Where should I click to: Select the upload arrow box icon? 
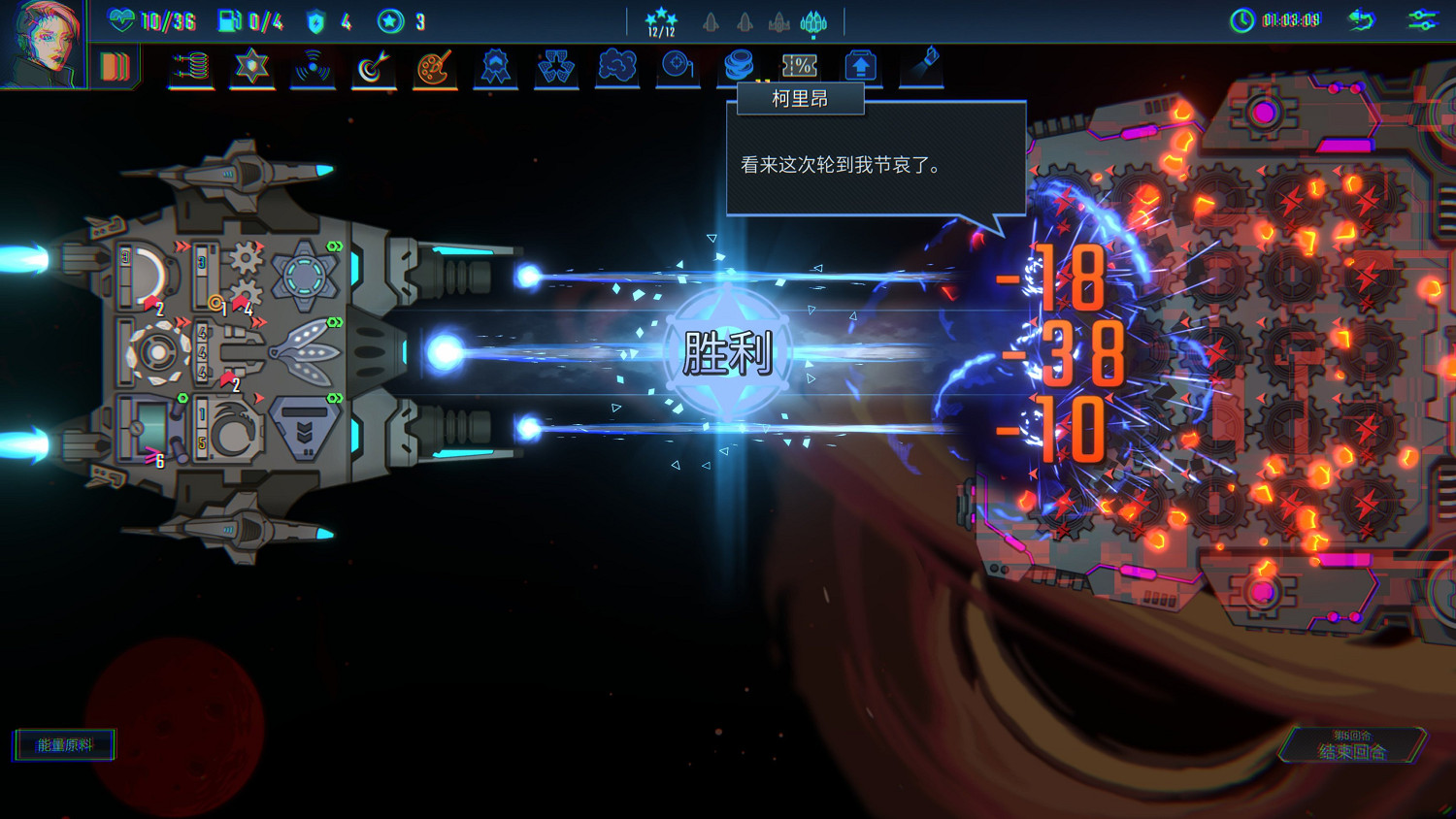(x=859, y=66)
